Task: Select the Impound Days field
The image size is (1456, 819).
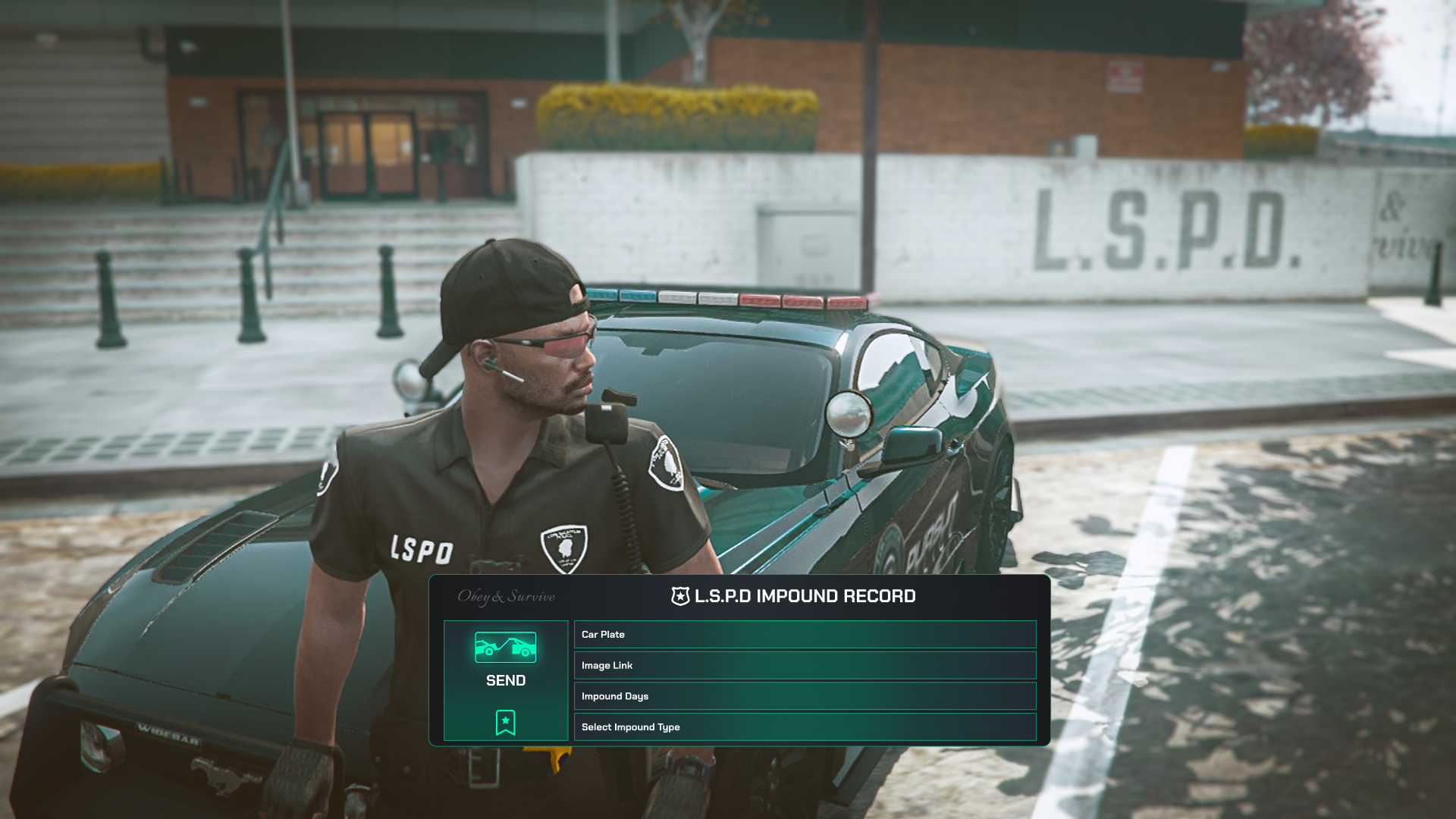Action: coord(805,696)
